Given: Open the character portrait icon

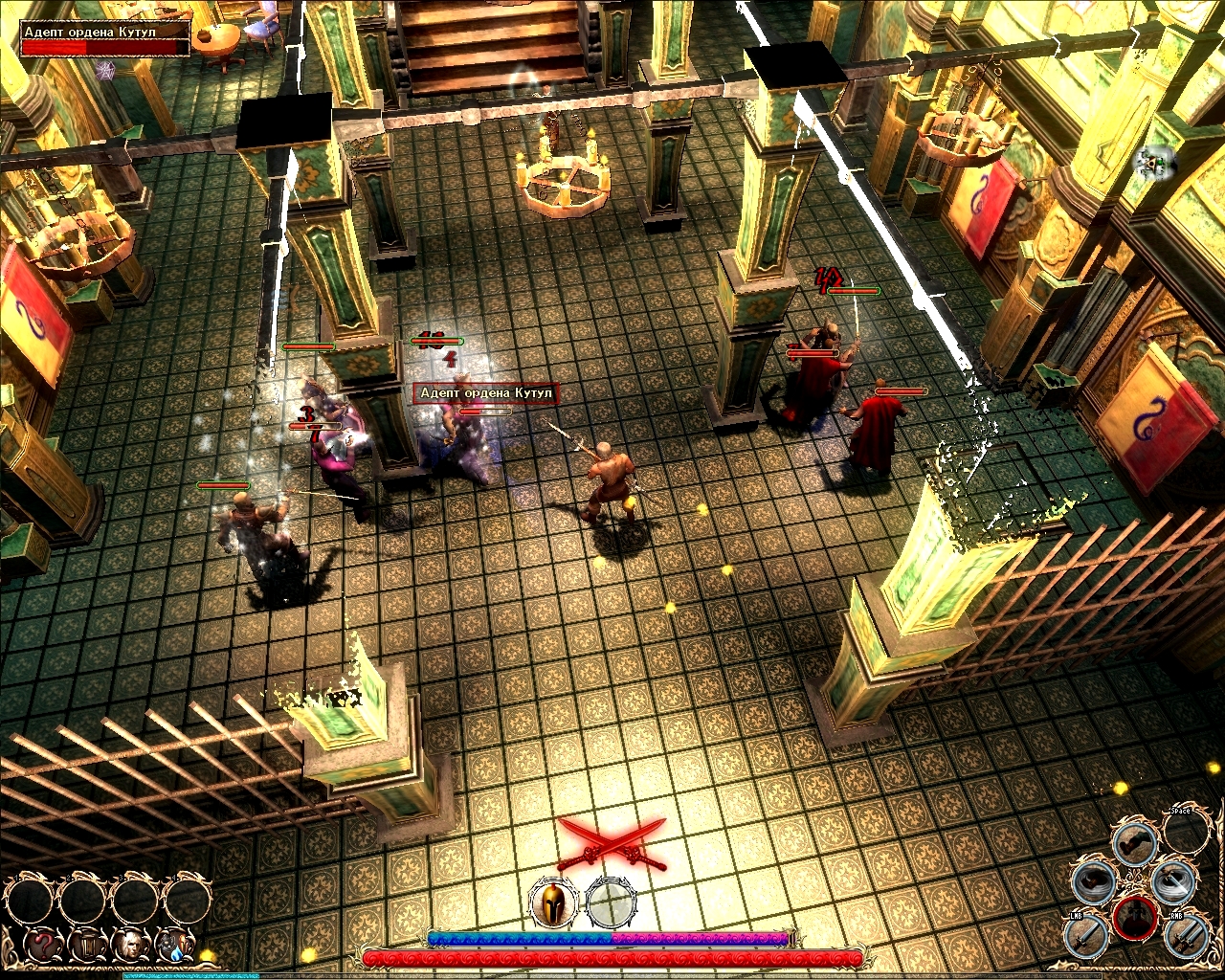Looking at the screenshot, I should [x=132, y=946].
